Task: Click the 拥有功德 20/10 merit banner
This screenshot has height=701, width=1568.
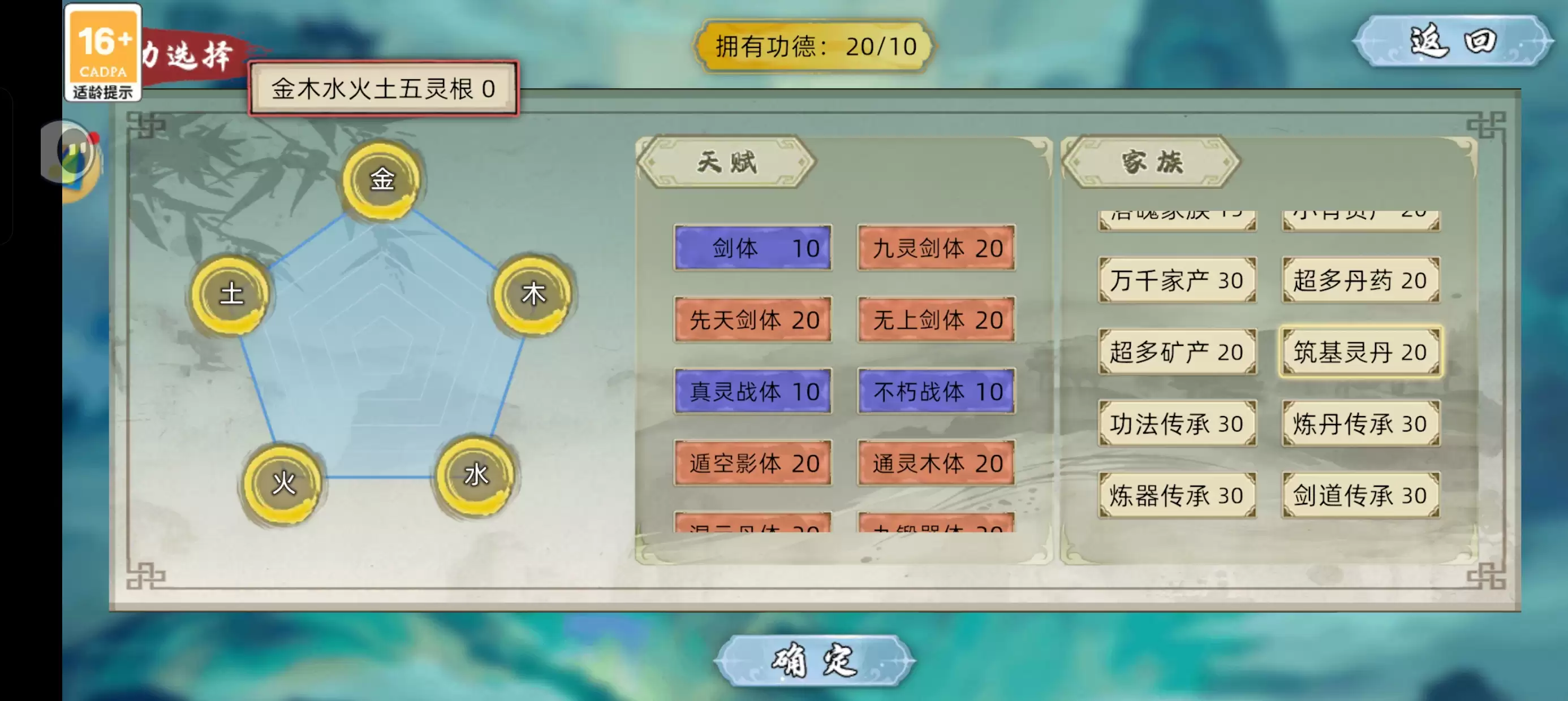Action: [x=814, y=46]
